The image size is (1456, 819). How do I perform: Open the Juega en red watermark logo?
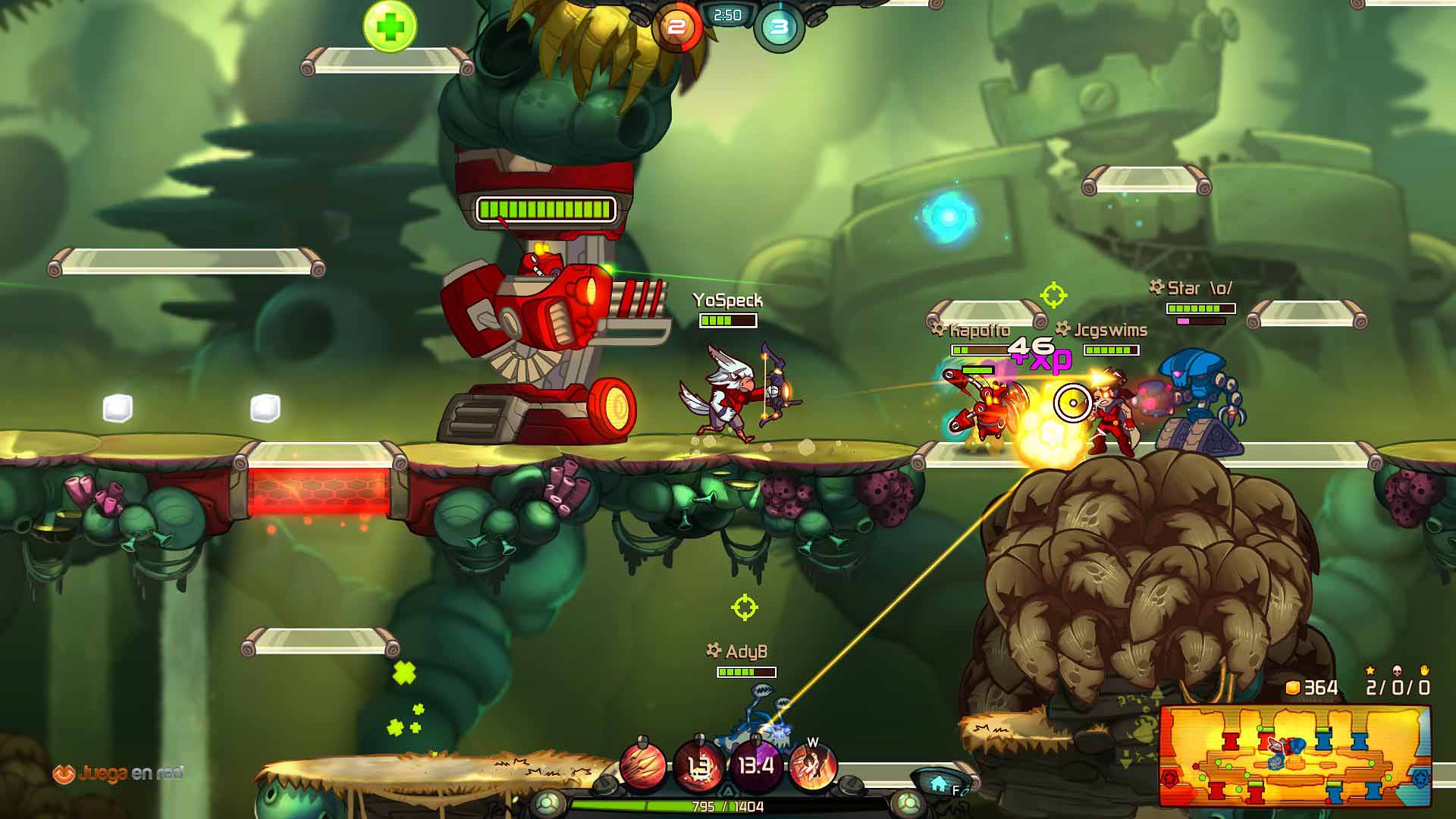click(118, 773)
